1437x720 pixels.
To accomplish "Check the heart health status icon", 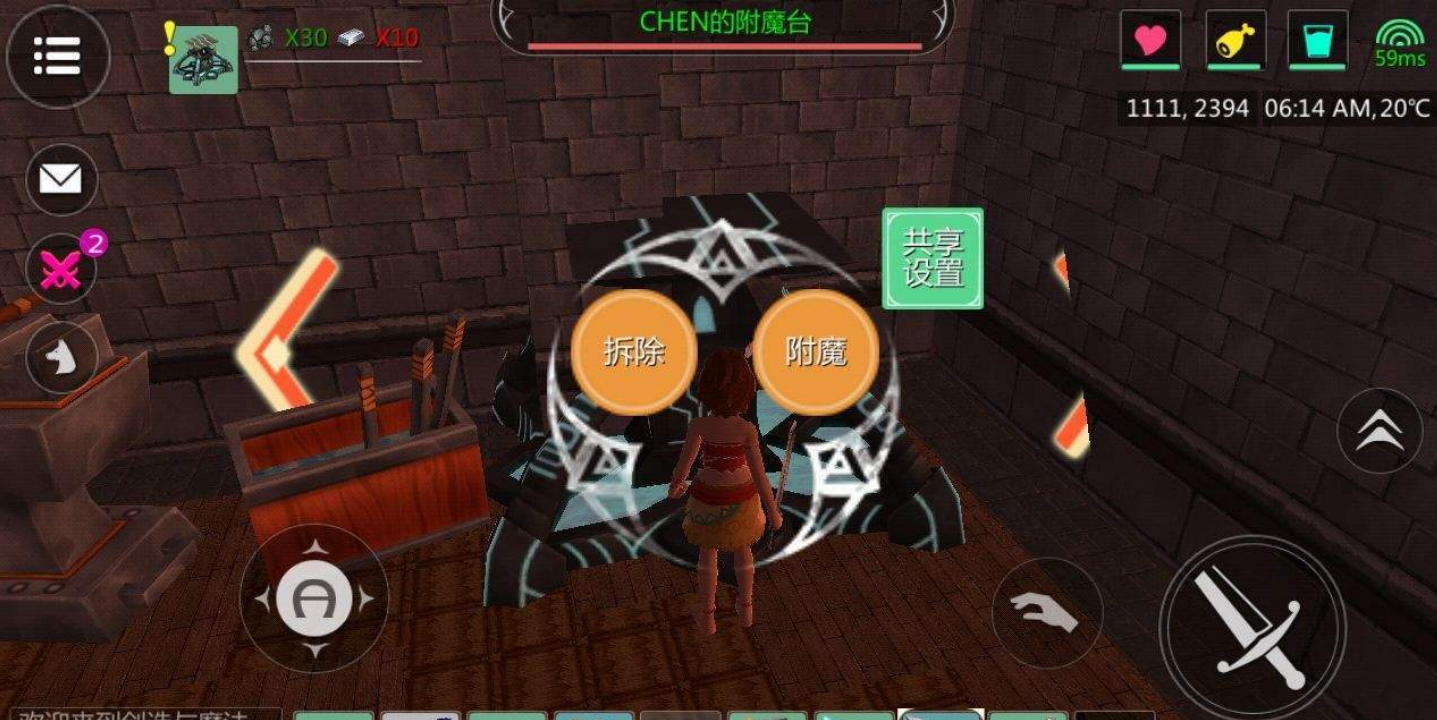I will [x=1152, y=40].
